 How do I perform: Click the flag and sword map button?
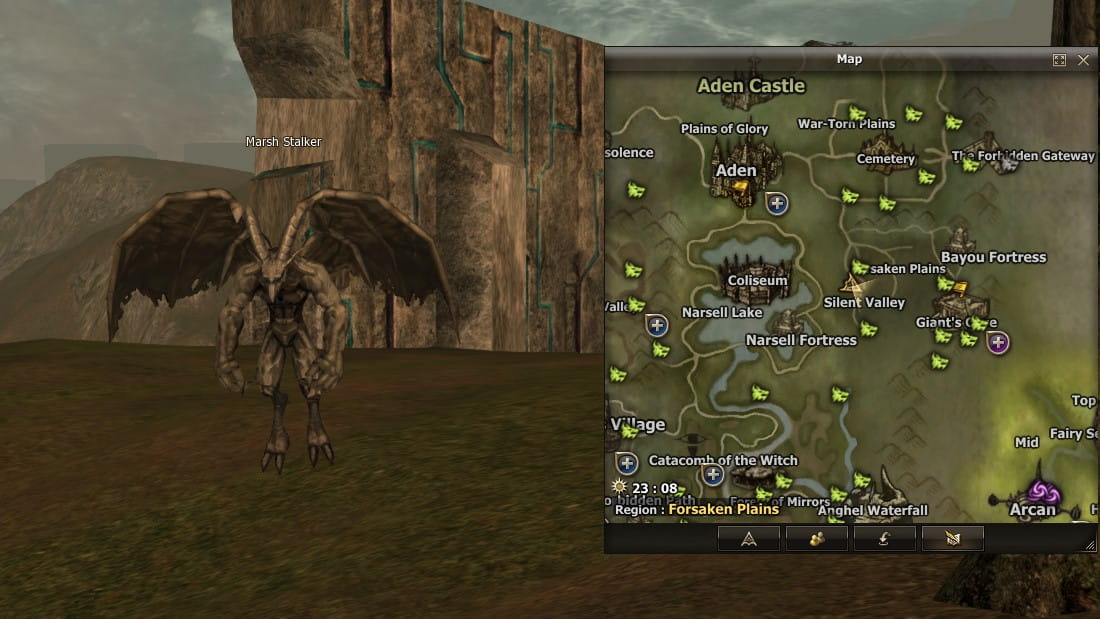[x=952, y=539]
